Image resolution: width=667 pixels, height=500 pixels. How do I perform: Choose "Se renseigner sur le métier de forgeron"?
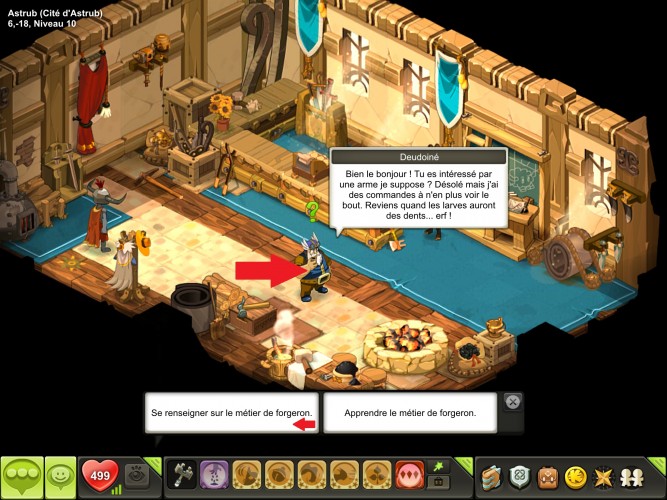tap(231, 412)
